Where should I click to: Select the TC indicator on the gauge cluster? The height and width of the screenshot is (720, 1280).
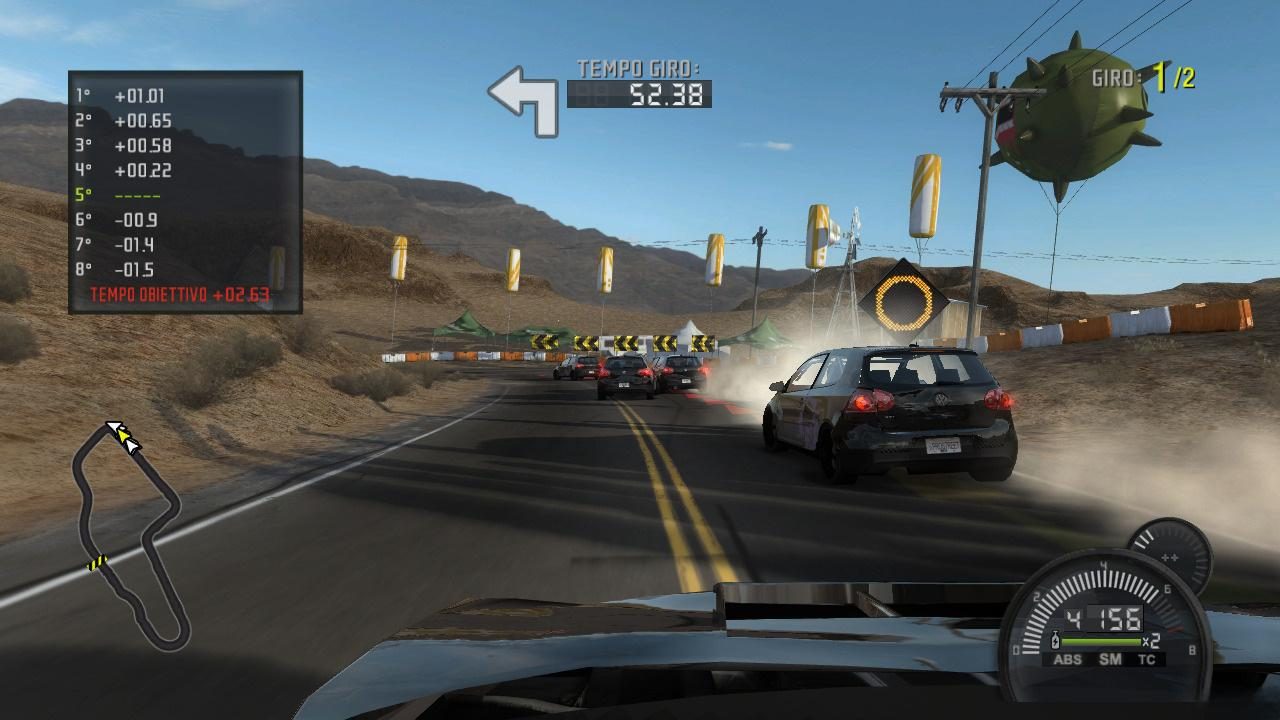[1147, 659]
